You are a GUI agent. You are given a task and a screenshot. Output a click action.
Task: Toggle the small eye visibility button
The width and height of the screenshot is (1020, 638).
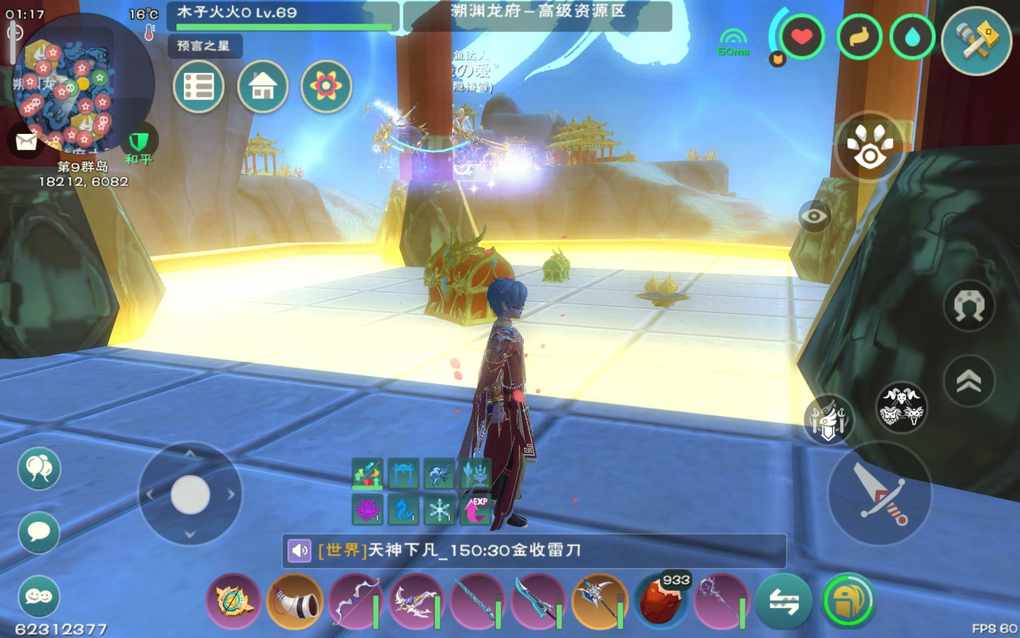814,215
